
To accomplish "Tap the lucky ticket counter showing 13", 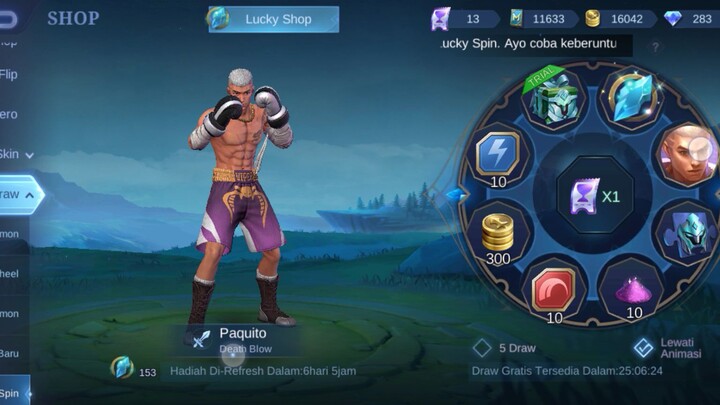I will (x=461, y=19).
